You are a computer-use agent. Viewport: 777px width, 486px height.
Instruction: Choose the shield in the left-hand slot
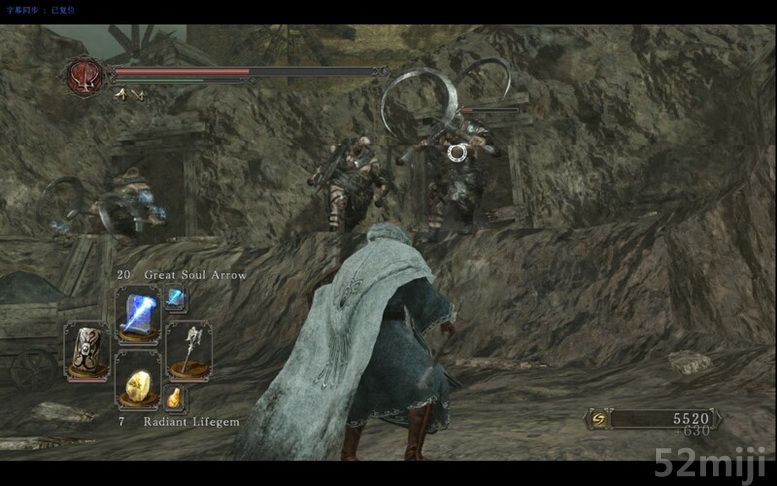87,350
